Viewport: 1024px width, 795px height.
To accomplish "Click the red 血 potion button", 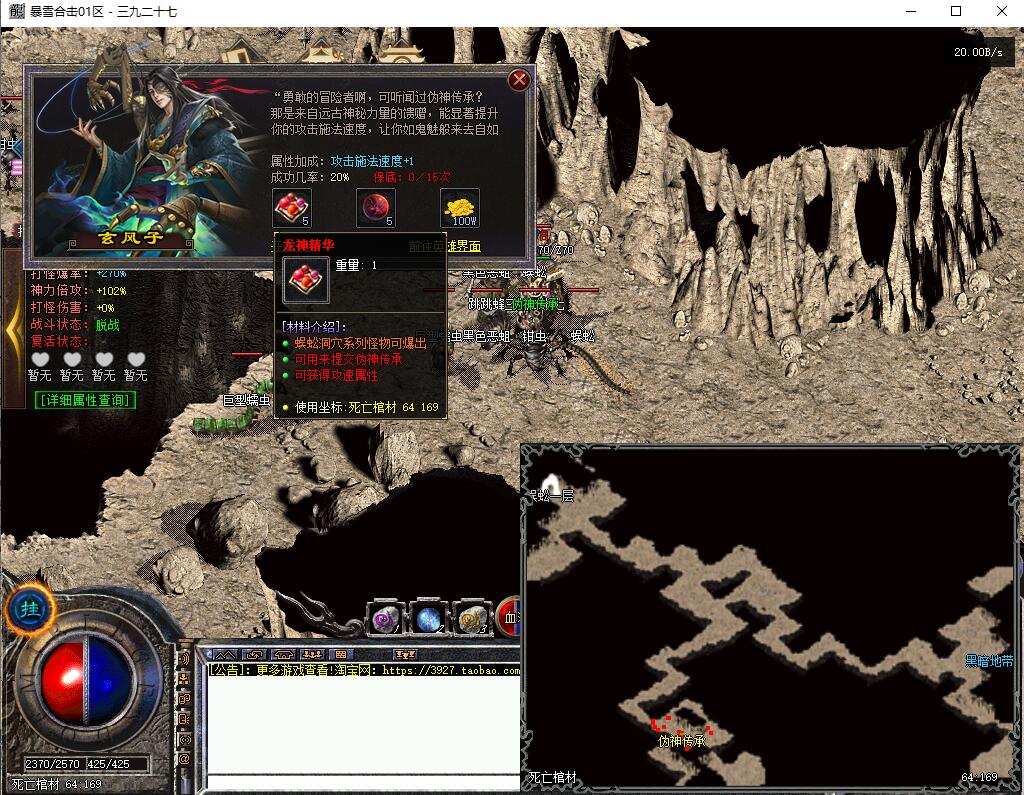I will point(509,618).
